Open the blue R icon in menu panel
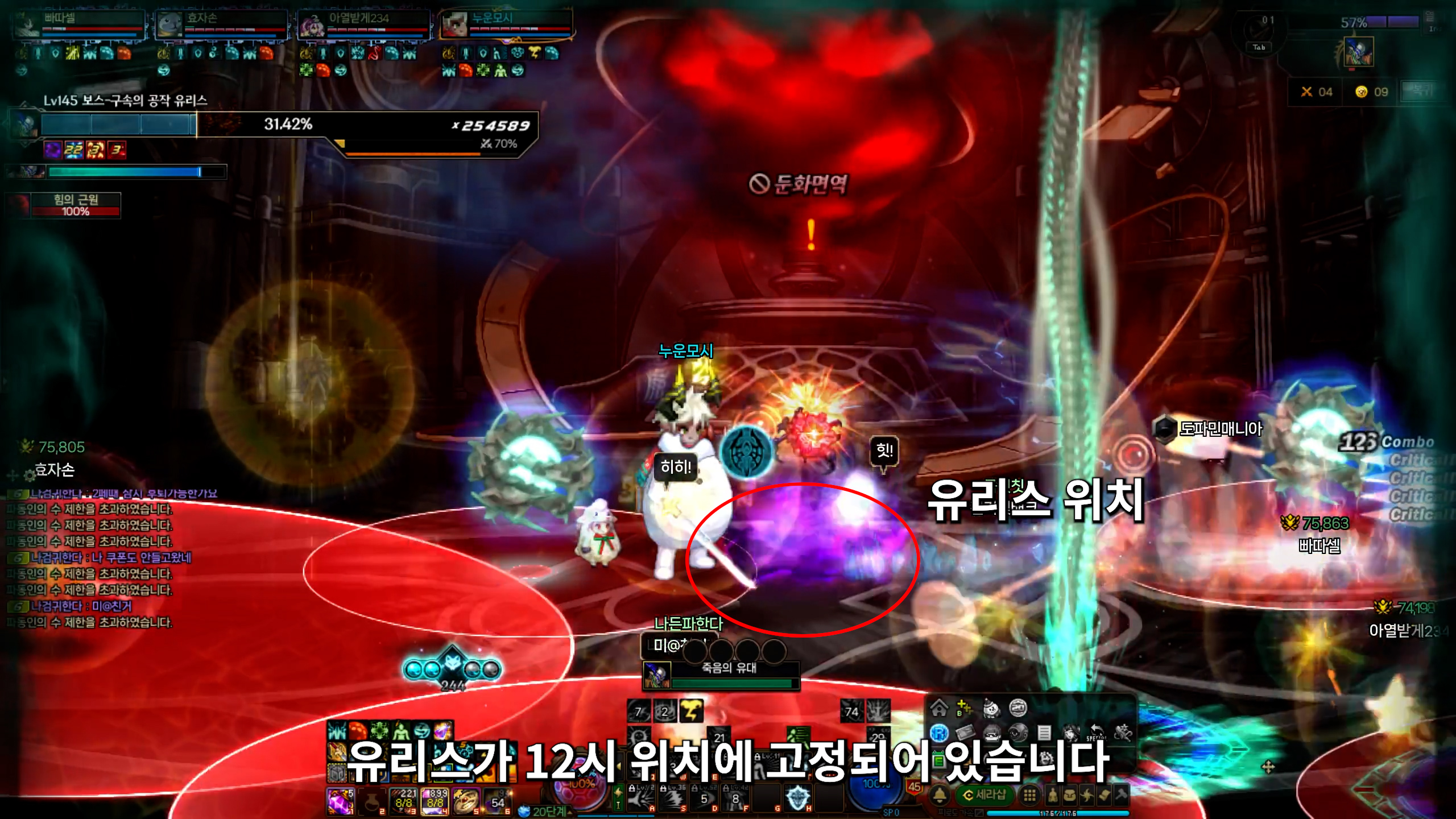Screen dimensions: 1456x819 [939, 733]
